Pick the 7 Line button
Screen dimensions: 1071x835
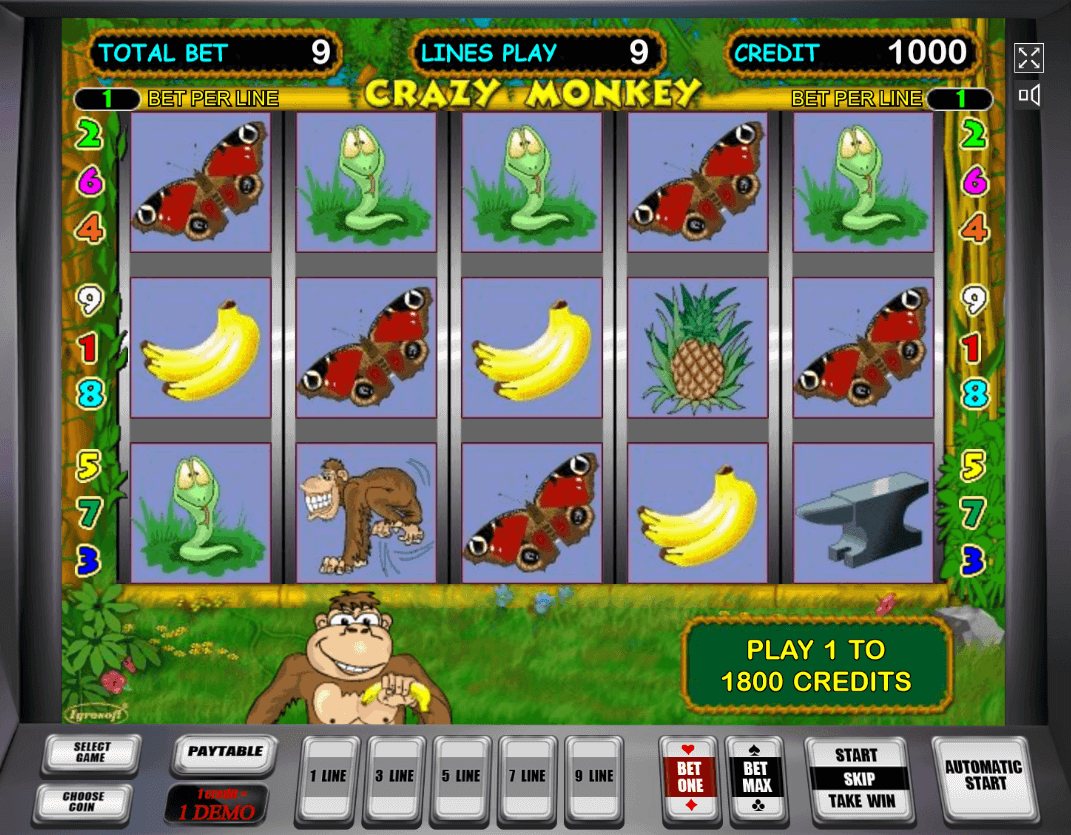click(x=527, y=777)
